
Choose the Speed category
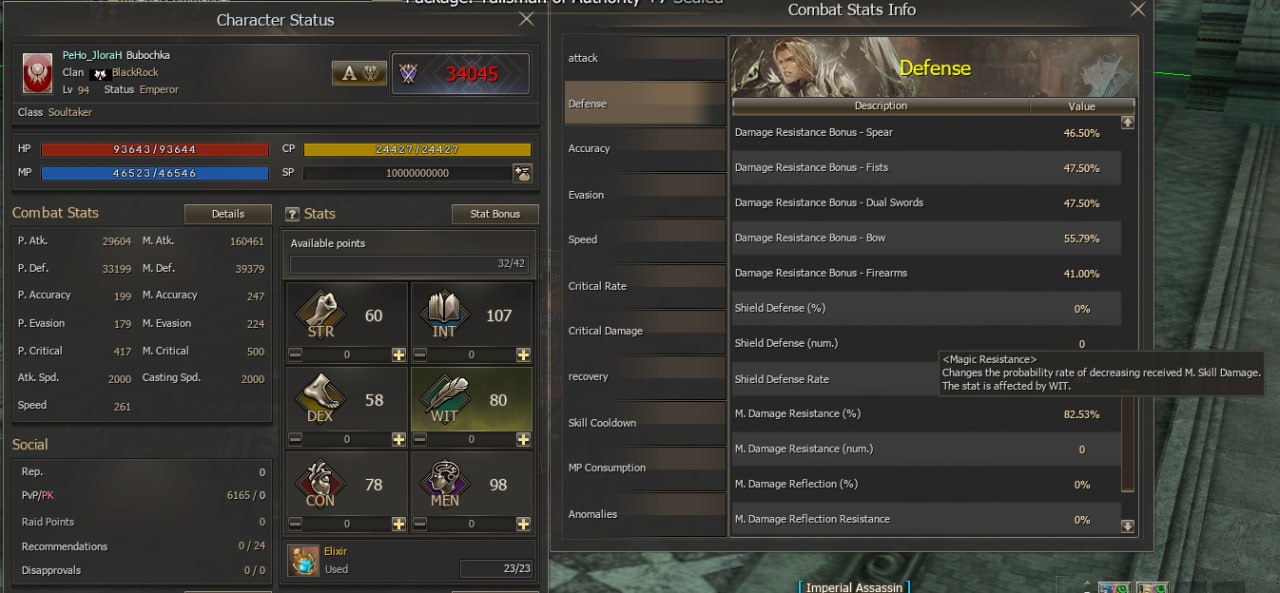645,240
